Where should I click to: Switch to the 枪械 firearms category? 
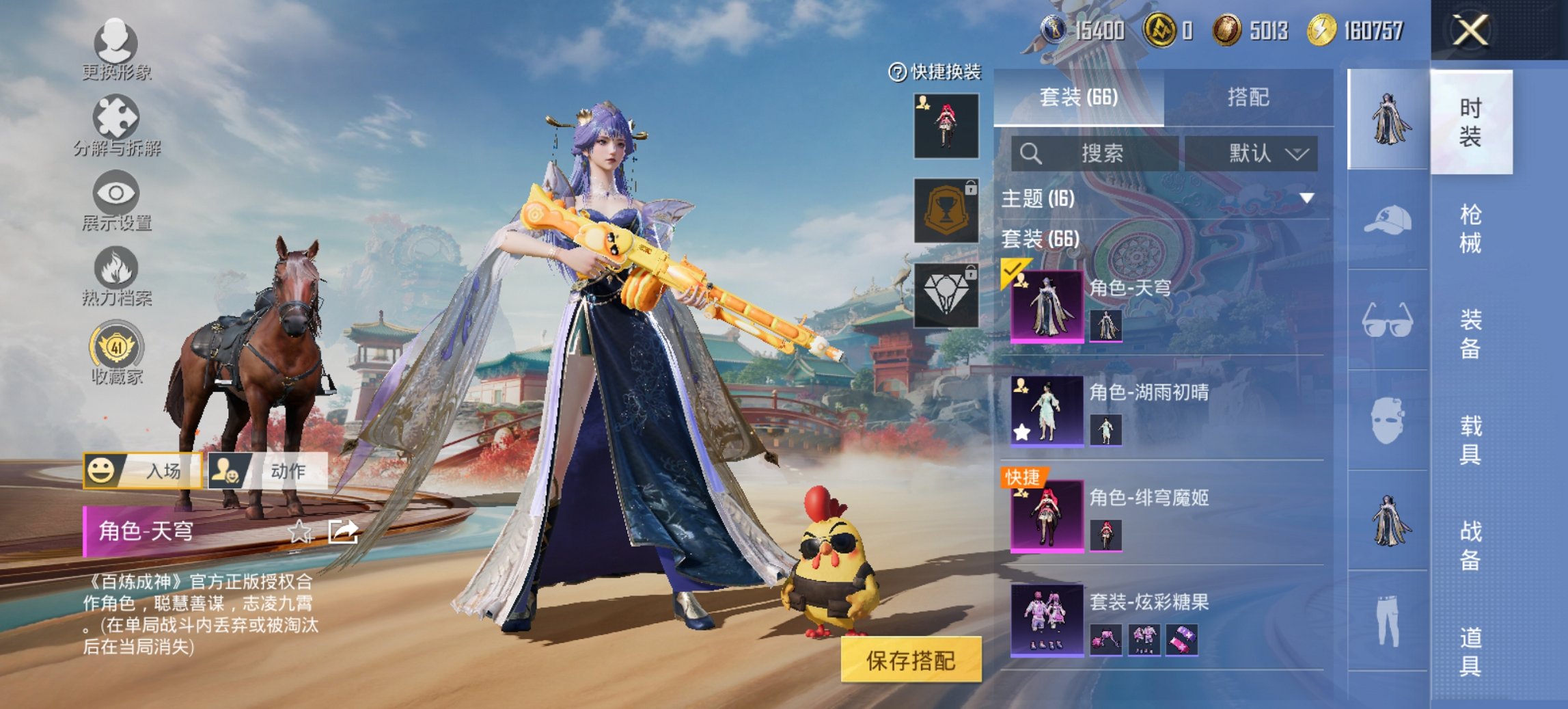click(1470, 228)
